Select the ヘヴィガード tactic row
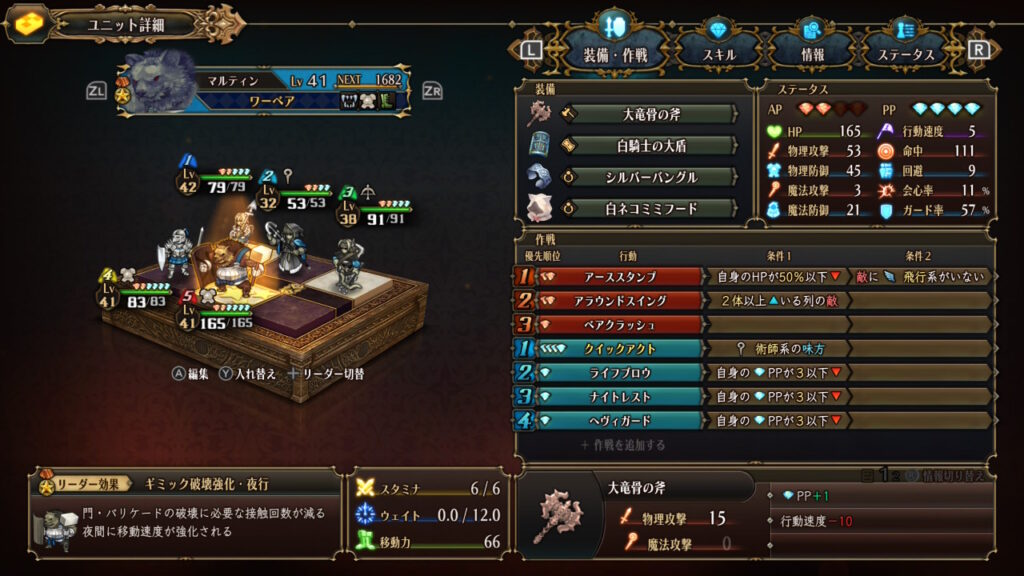 618,421
